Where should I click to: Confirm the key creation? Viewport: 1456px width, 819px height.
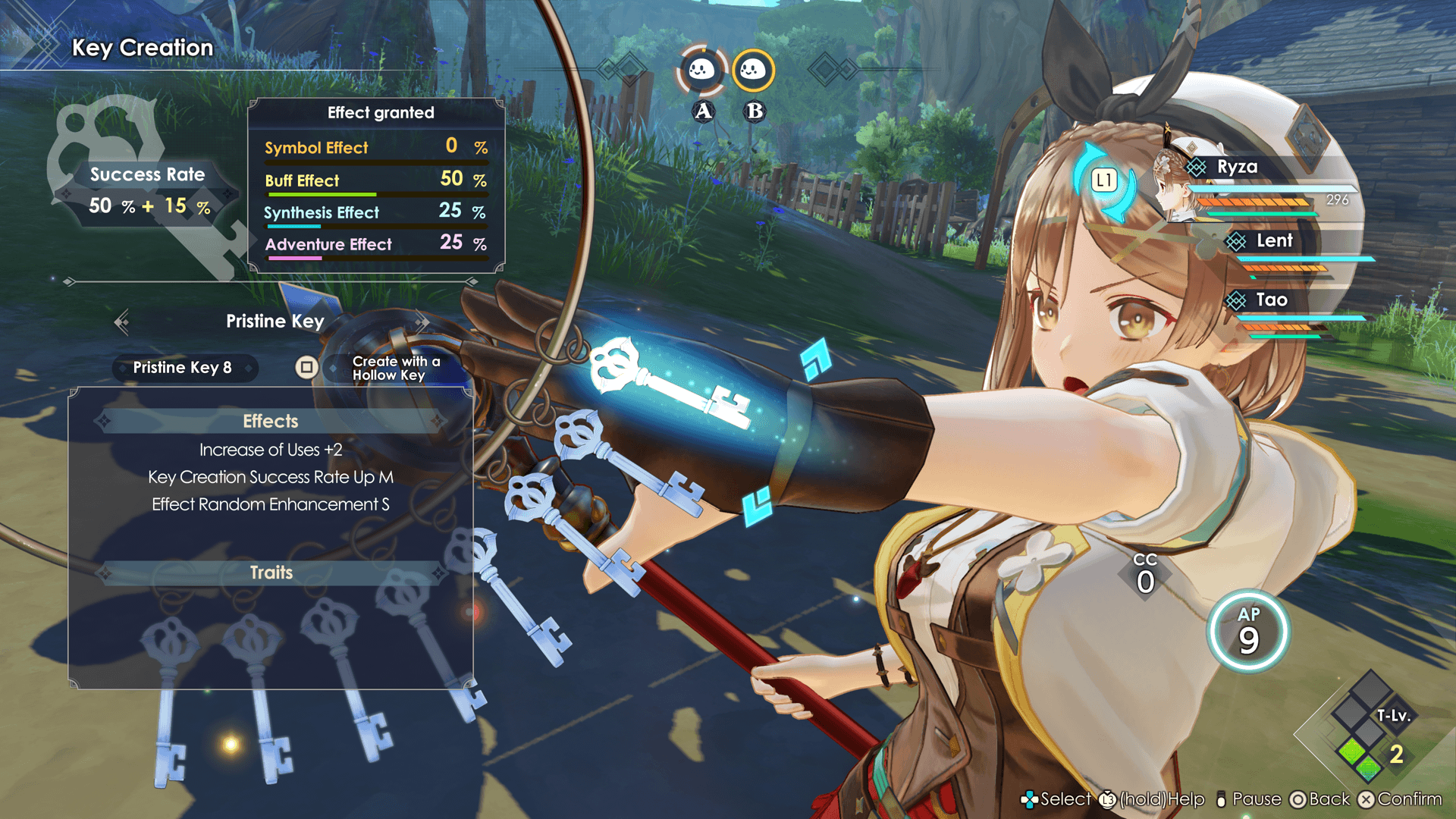pyautogui.click(x=1400, y=799)
